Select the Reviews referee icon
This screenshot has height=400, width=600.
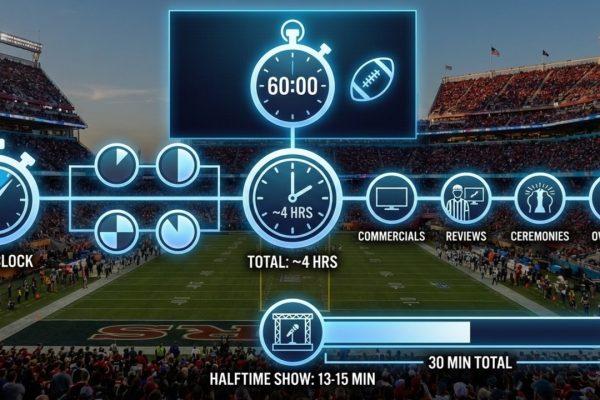pos(466,198)
